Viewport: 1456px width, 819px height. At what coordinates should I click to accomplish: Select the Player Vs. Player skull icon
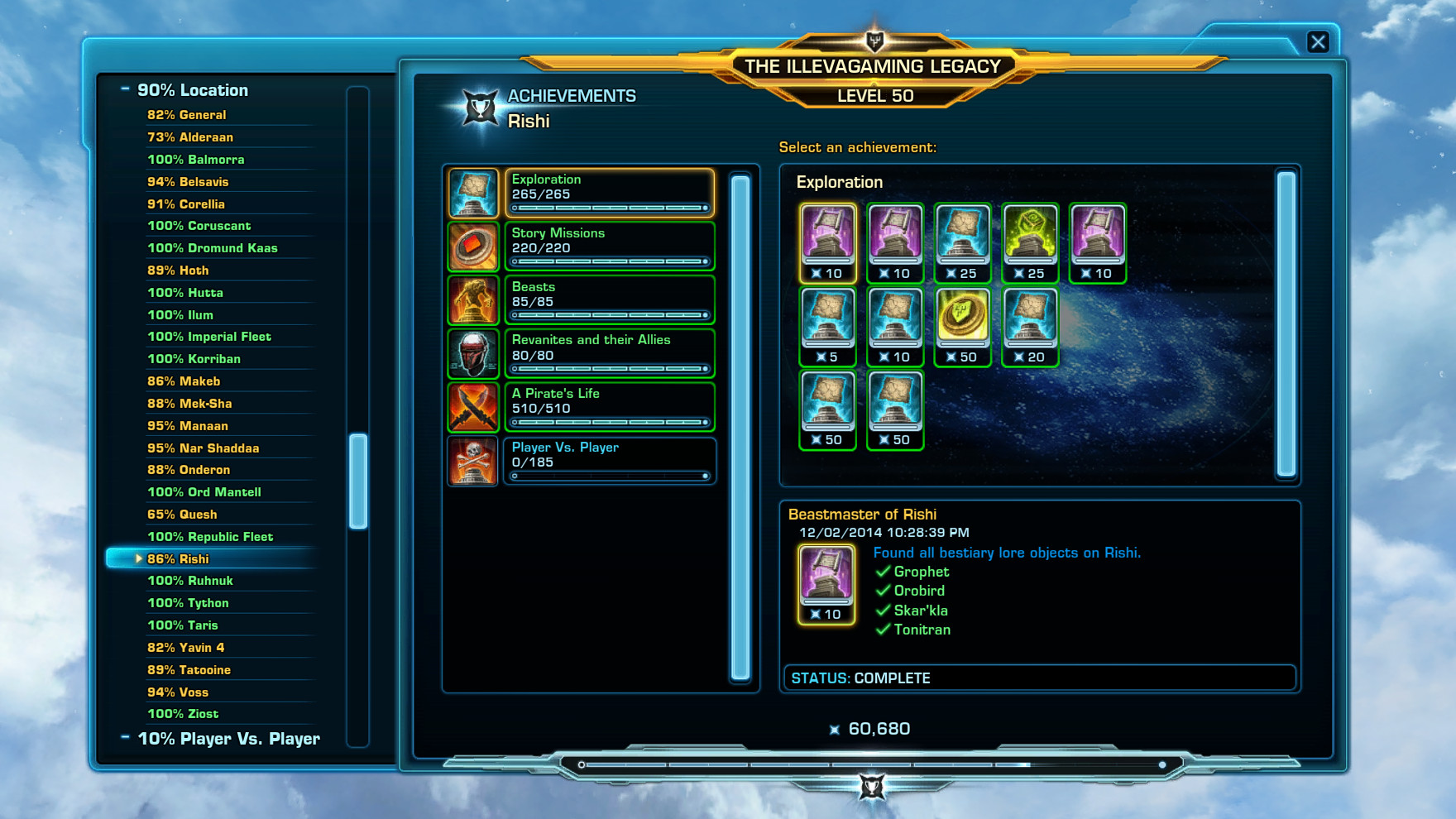coord(472,460)
